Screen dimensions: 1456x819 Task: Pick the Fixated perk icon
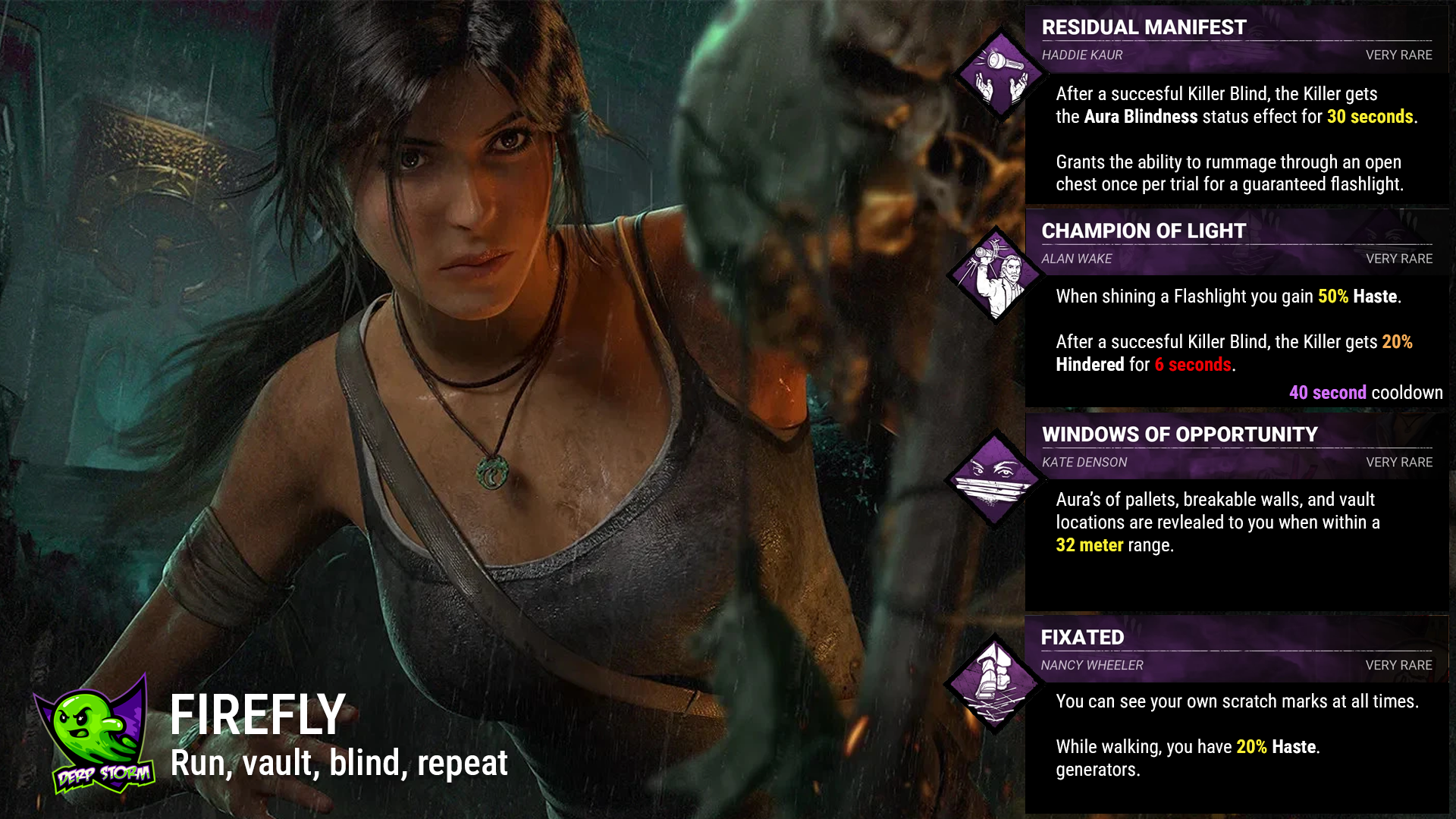coord(993,683)
